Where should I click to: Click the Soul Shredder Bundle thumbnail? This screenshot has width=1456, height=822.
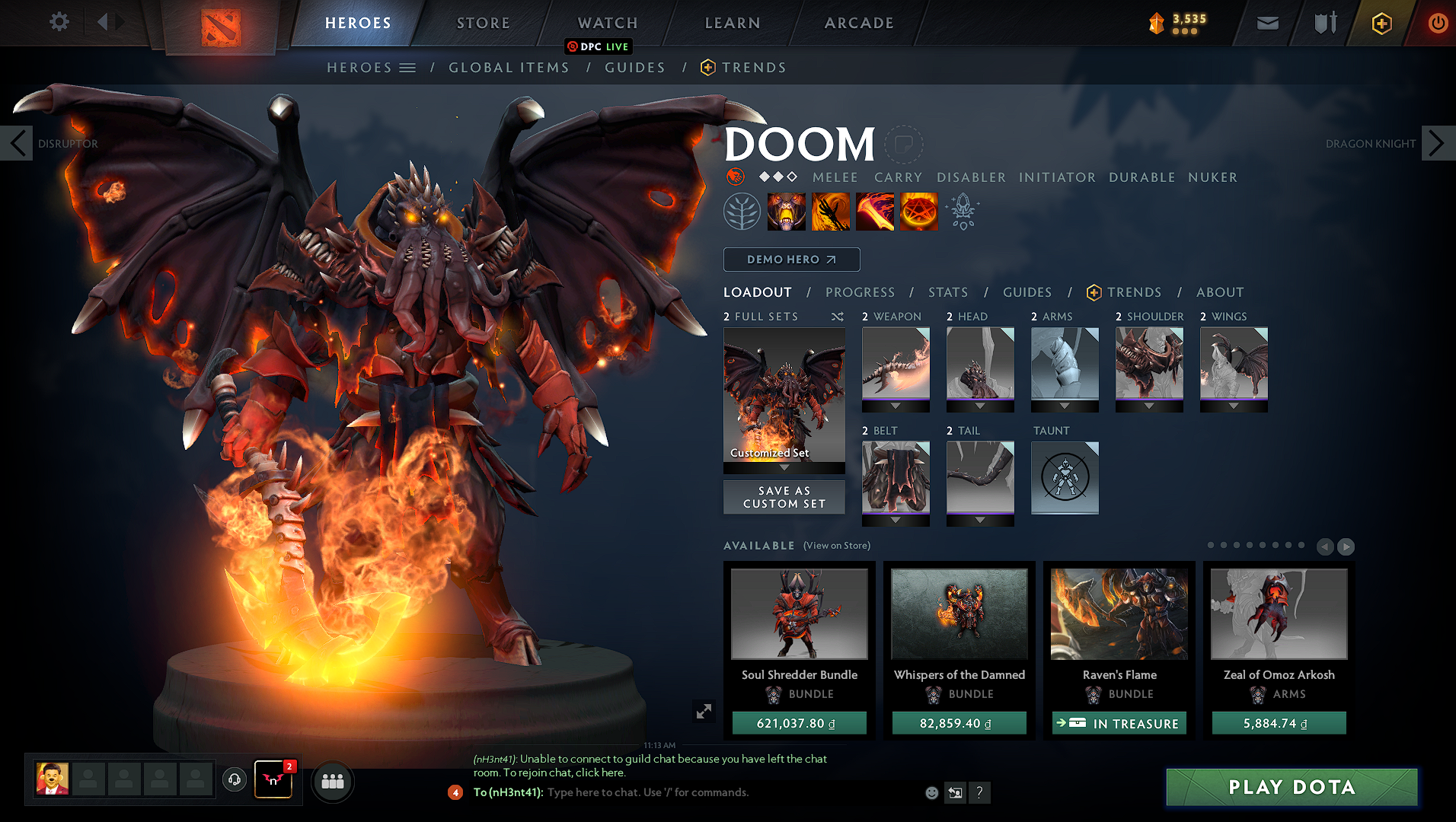coord(799,613)
